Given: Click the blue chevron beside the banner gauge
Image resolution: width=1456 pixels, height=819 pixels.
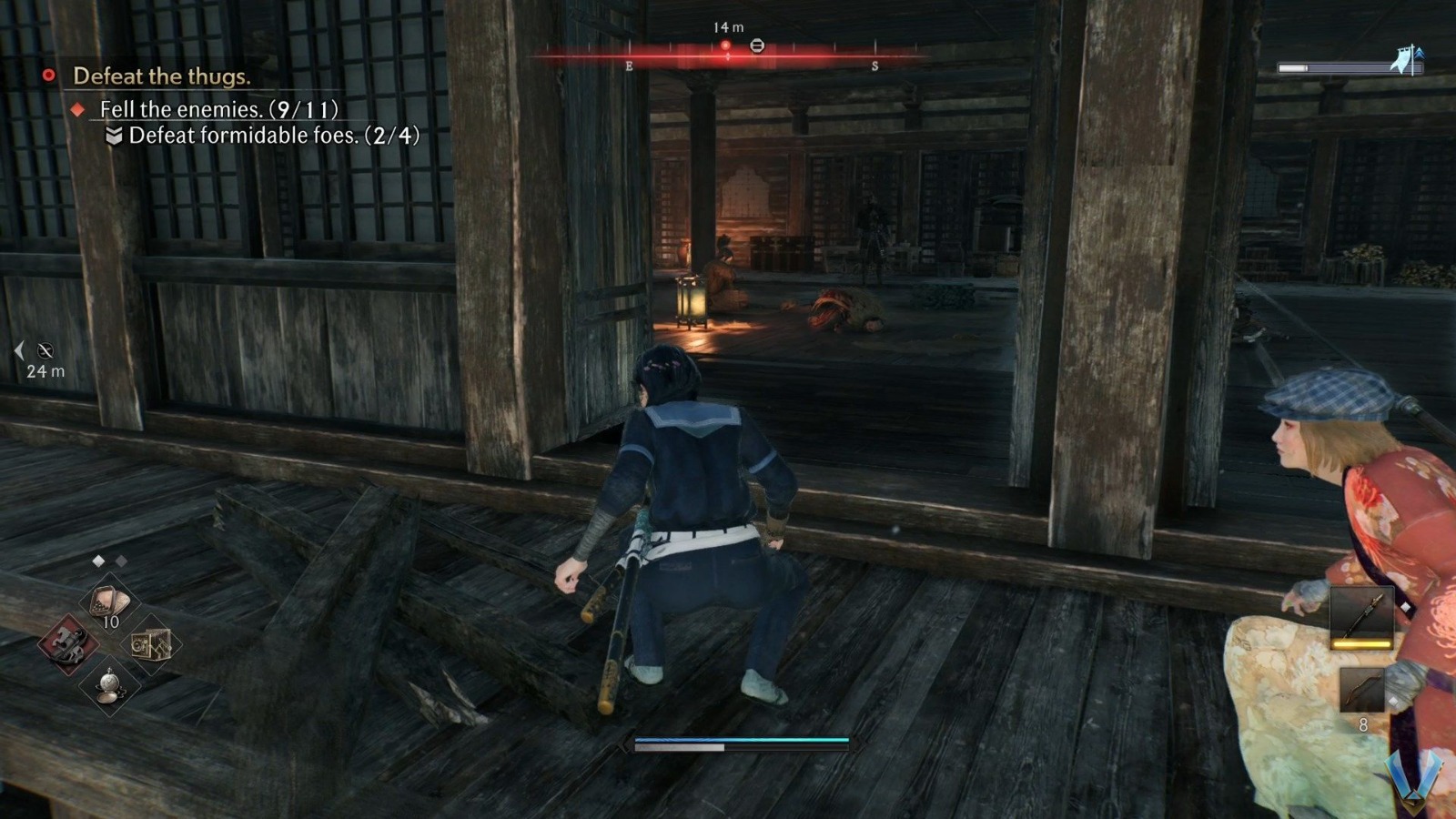Looking at the screenshot, I should coord(1420,53).
